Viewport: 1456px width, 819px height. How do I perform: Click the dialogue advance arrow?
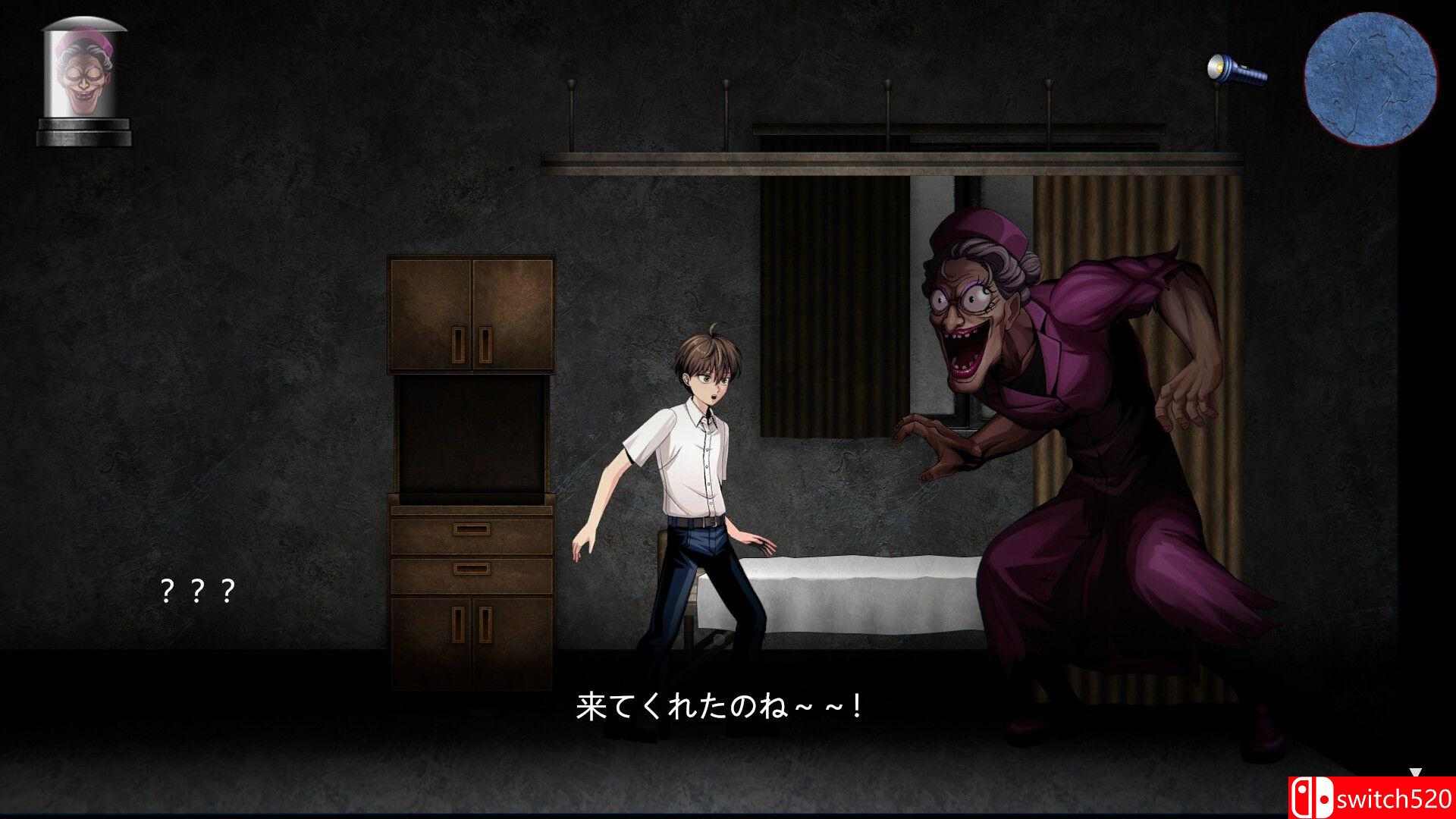point(1416,771)
